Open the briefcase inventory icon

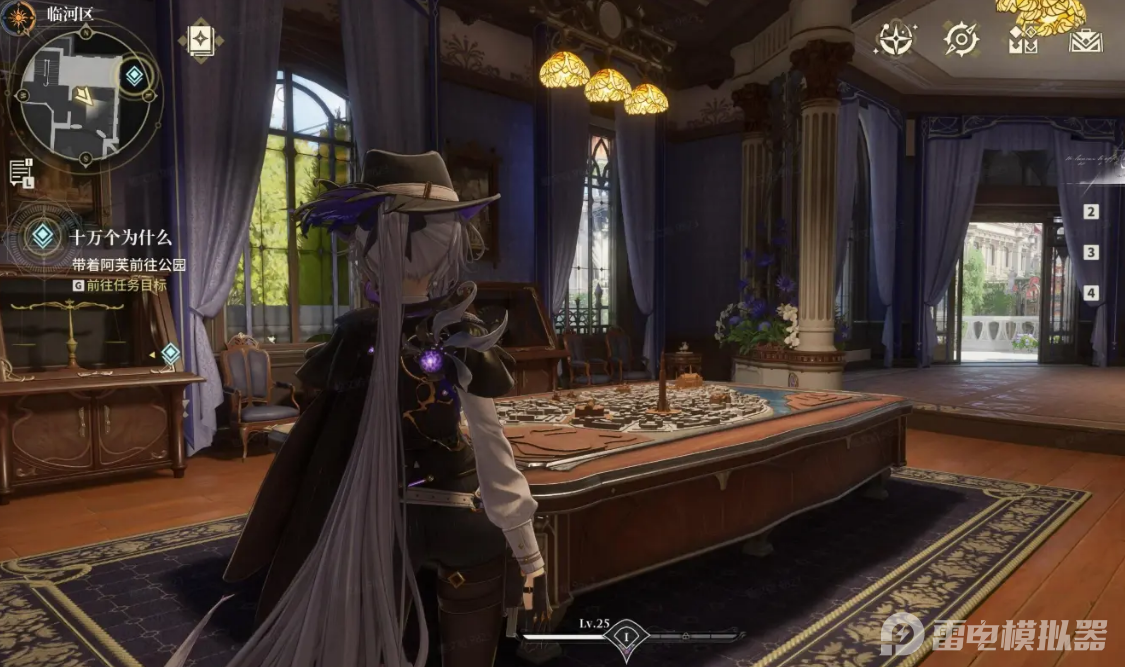click(x=1085, y=40)
